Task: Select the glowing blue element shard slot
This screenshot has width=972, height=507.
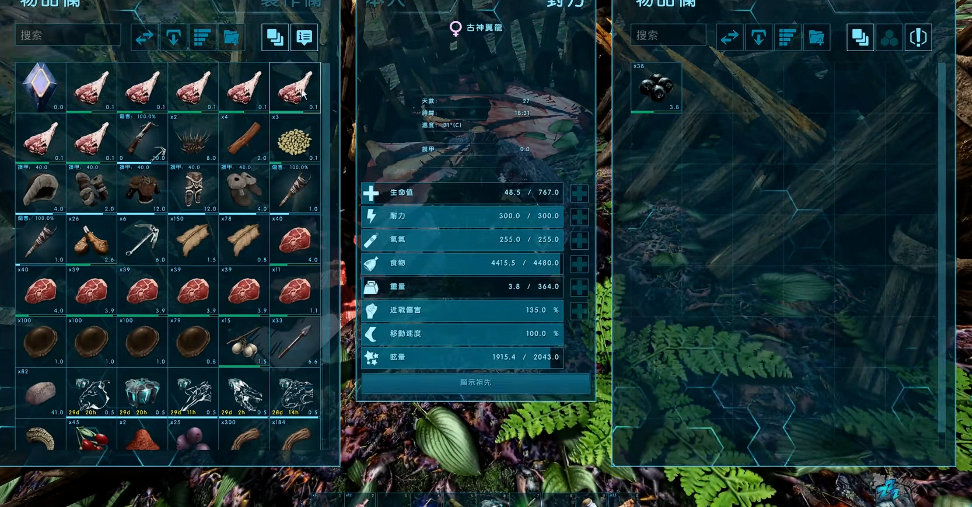Action: (x=40, y=87)
